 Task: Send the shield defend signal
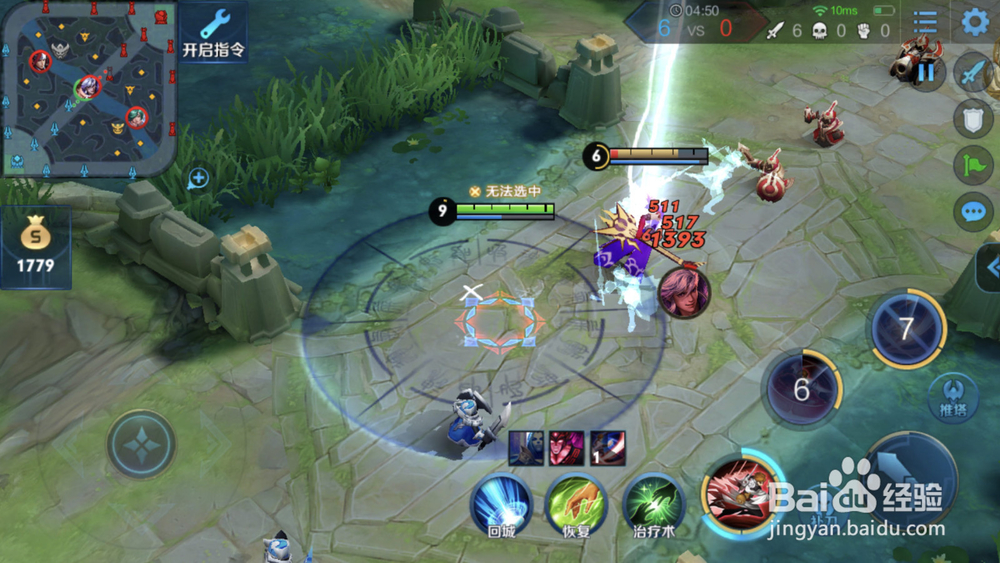(973, 119)
